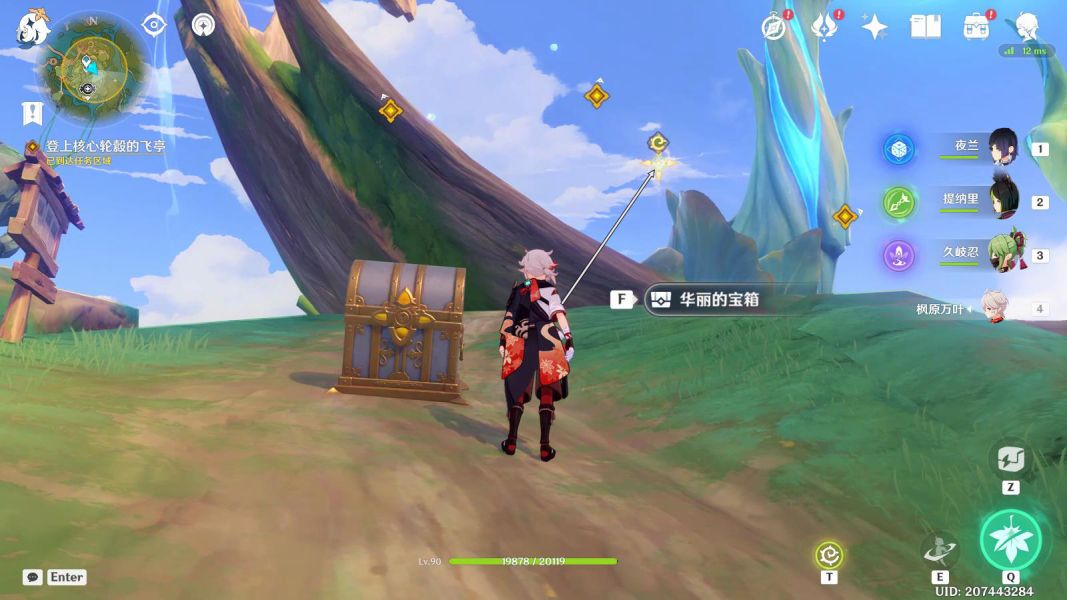Open the chat speech bubble
This screenshot has width=1067, height=600.
tap(33, 577)
